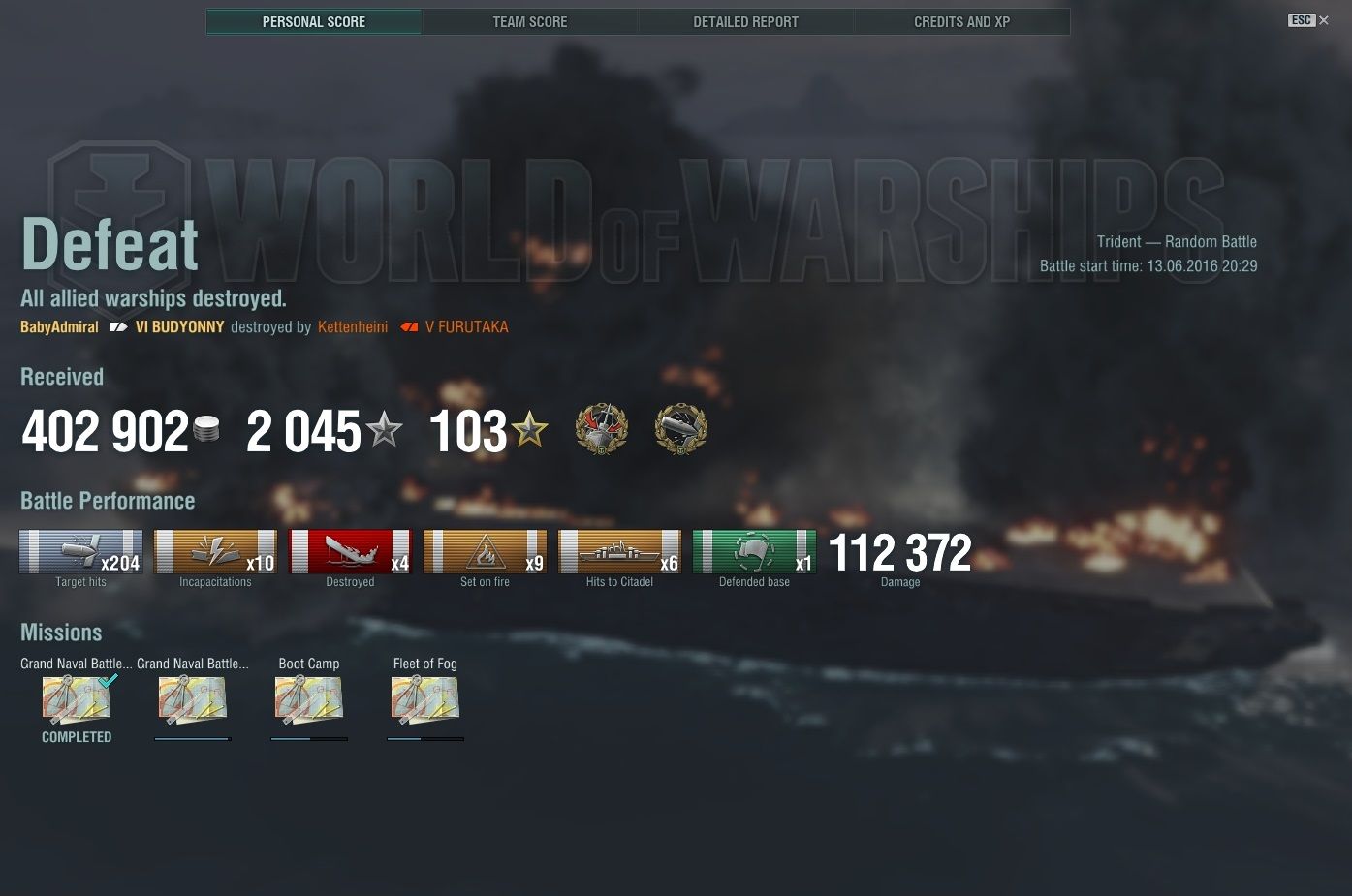The height and width of the screenshot is (896, 1352).
Task: Click the Hits to Citadel ribbon
Action: [x=619, y=552]
